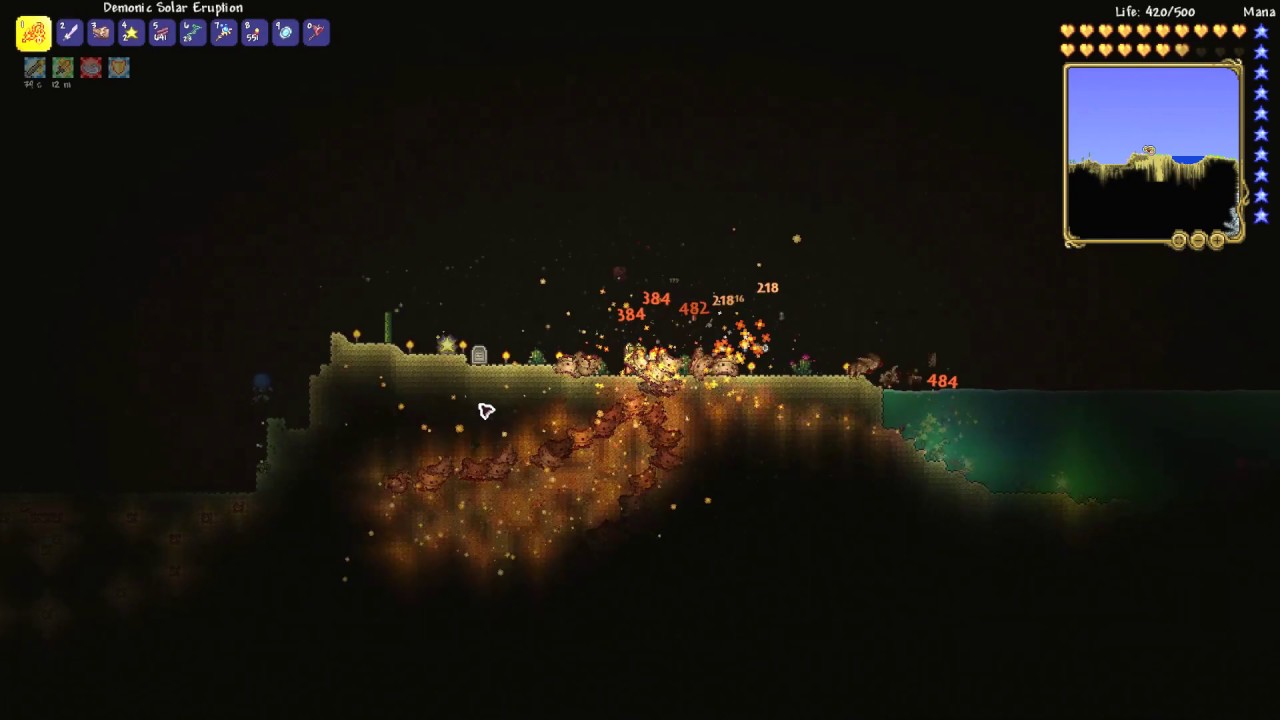Click the red-bordered buff icon
Viewport: 1280px width, 720px height.
tap(91, 67)
